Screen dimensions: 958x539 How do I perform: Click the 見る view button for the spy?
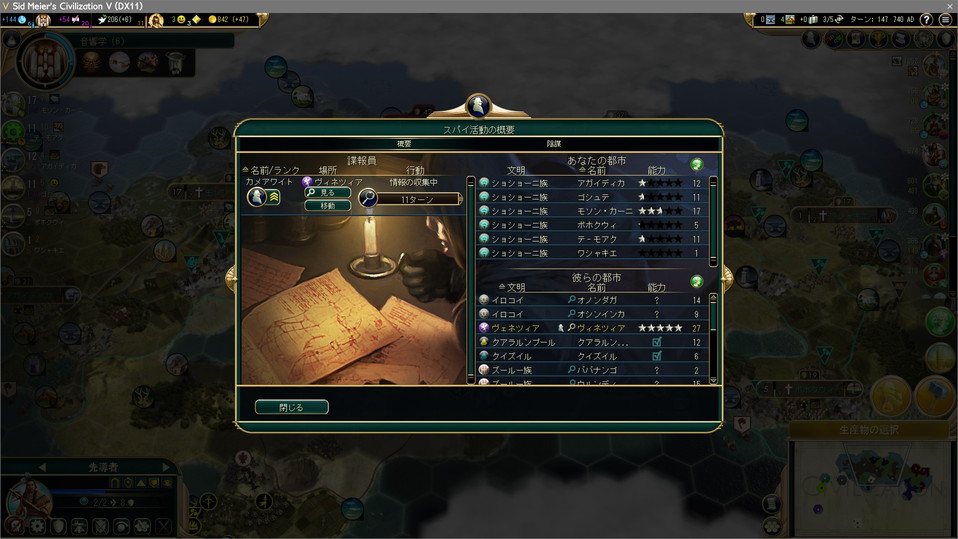(x=327, y=192)
